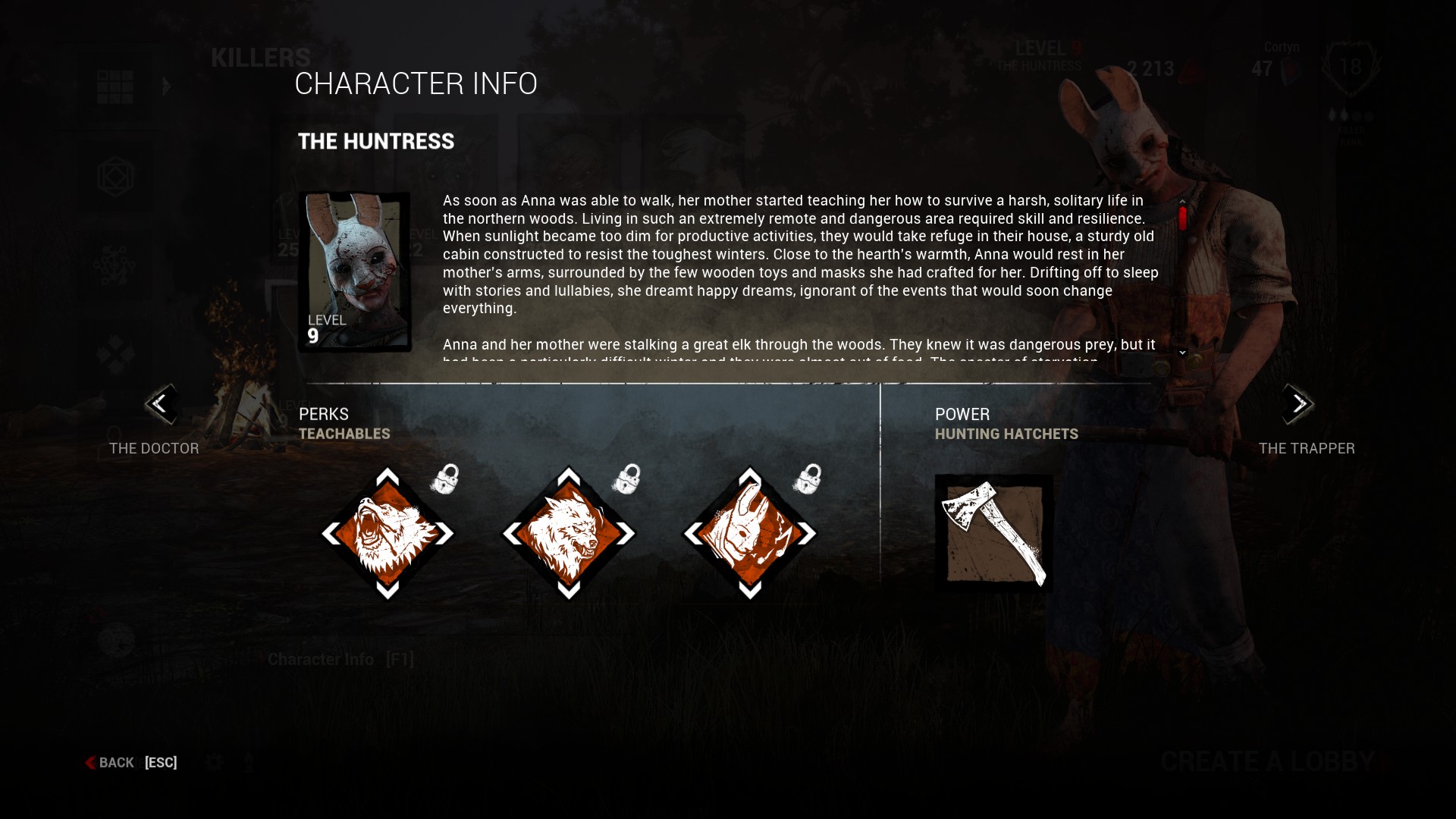This screenshot has width=1456, height=819.
Task: Select the rabbit mask teachable perk
Action: click(750, 533)
